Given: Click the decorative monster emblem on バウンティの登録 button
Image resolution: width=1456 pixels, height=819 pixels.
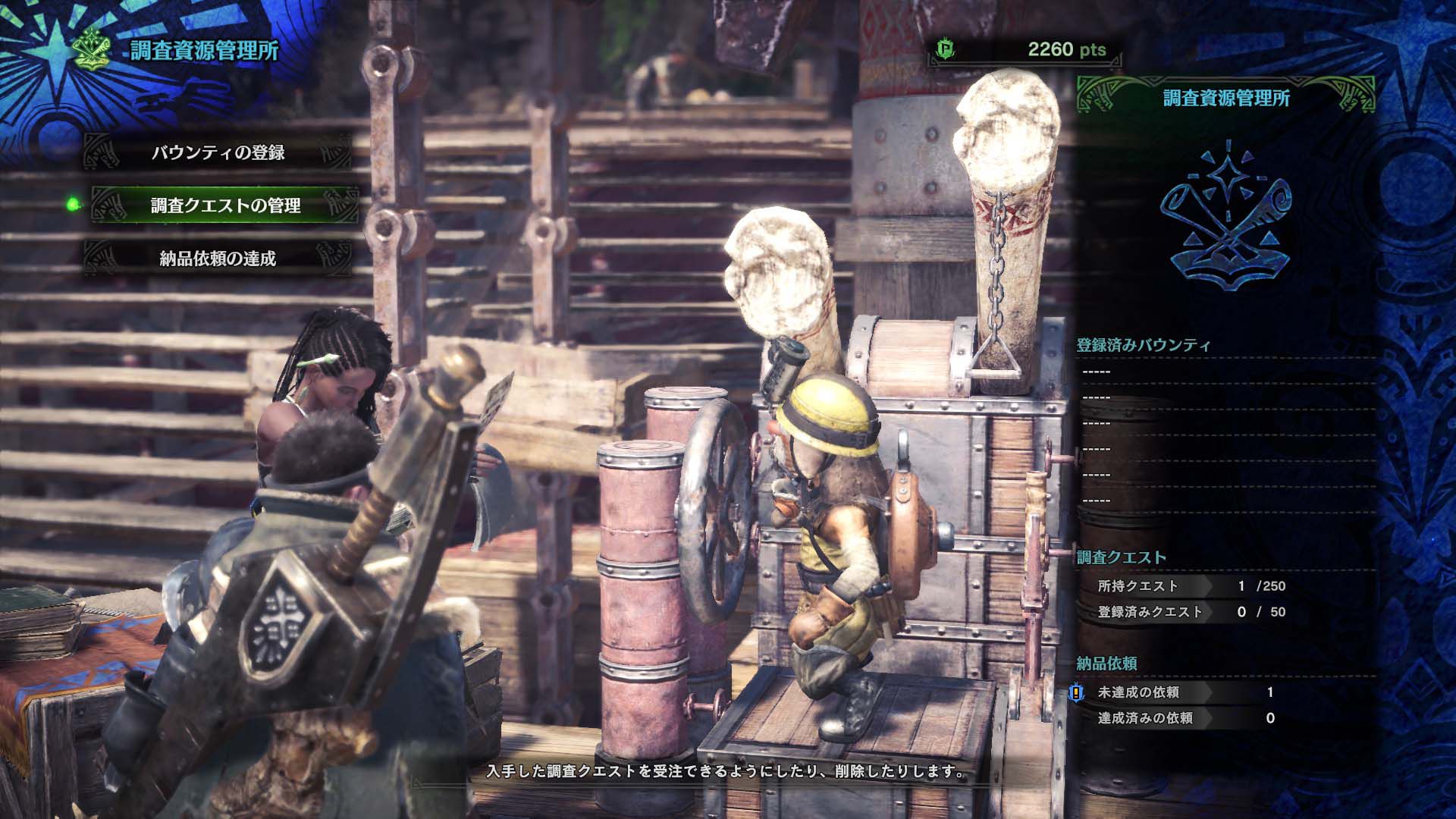Looking at the screenshot, I should pyautogui.click(x=102, y=151).
